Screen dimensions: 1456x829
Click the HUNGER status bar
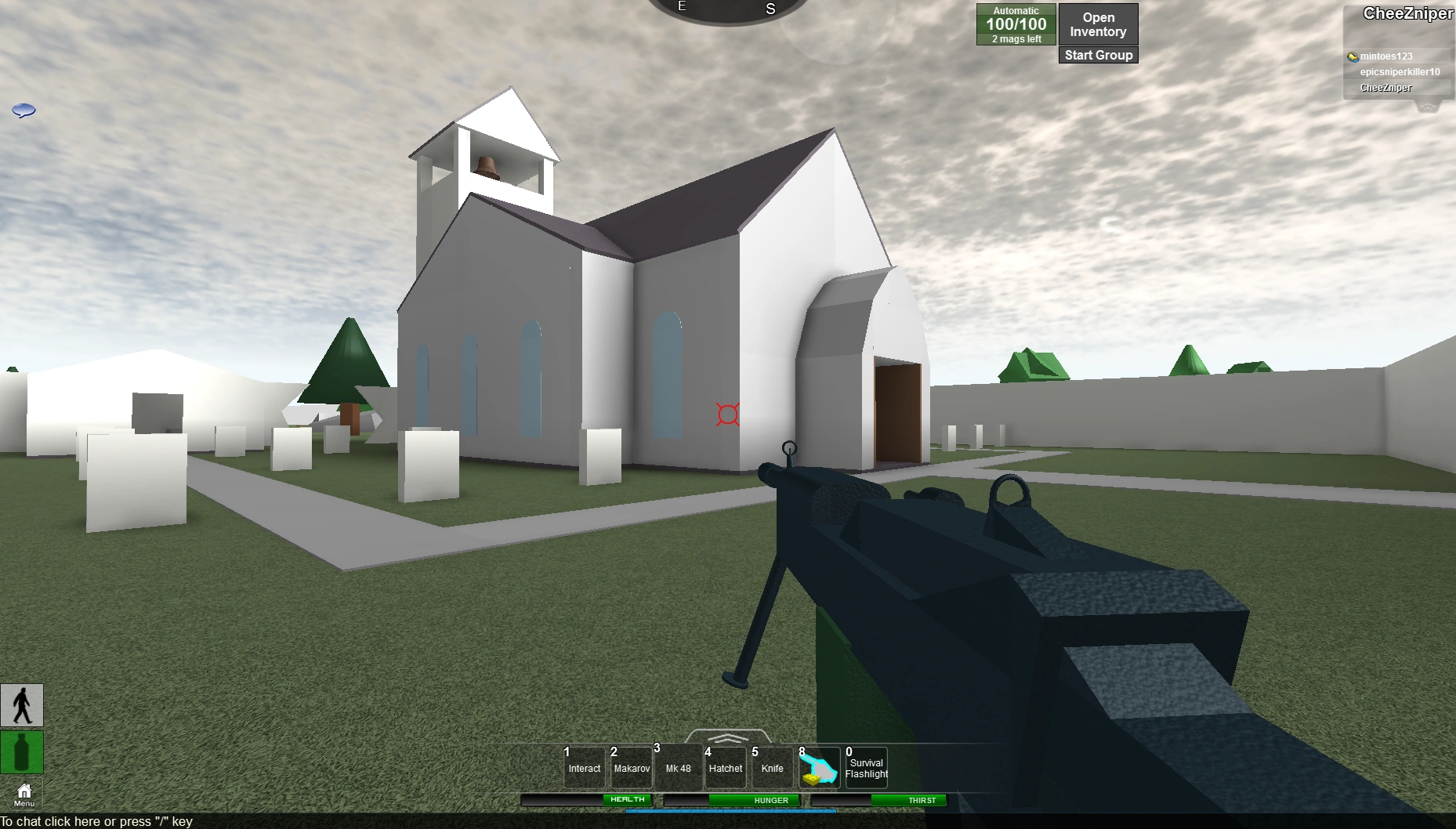click(x=770, y=800)
